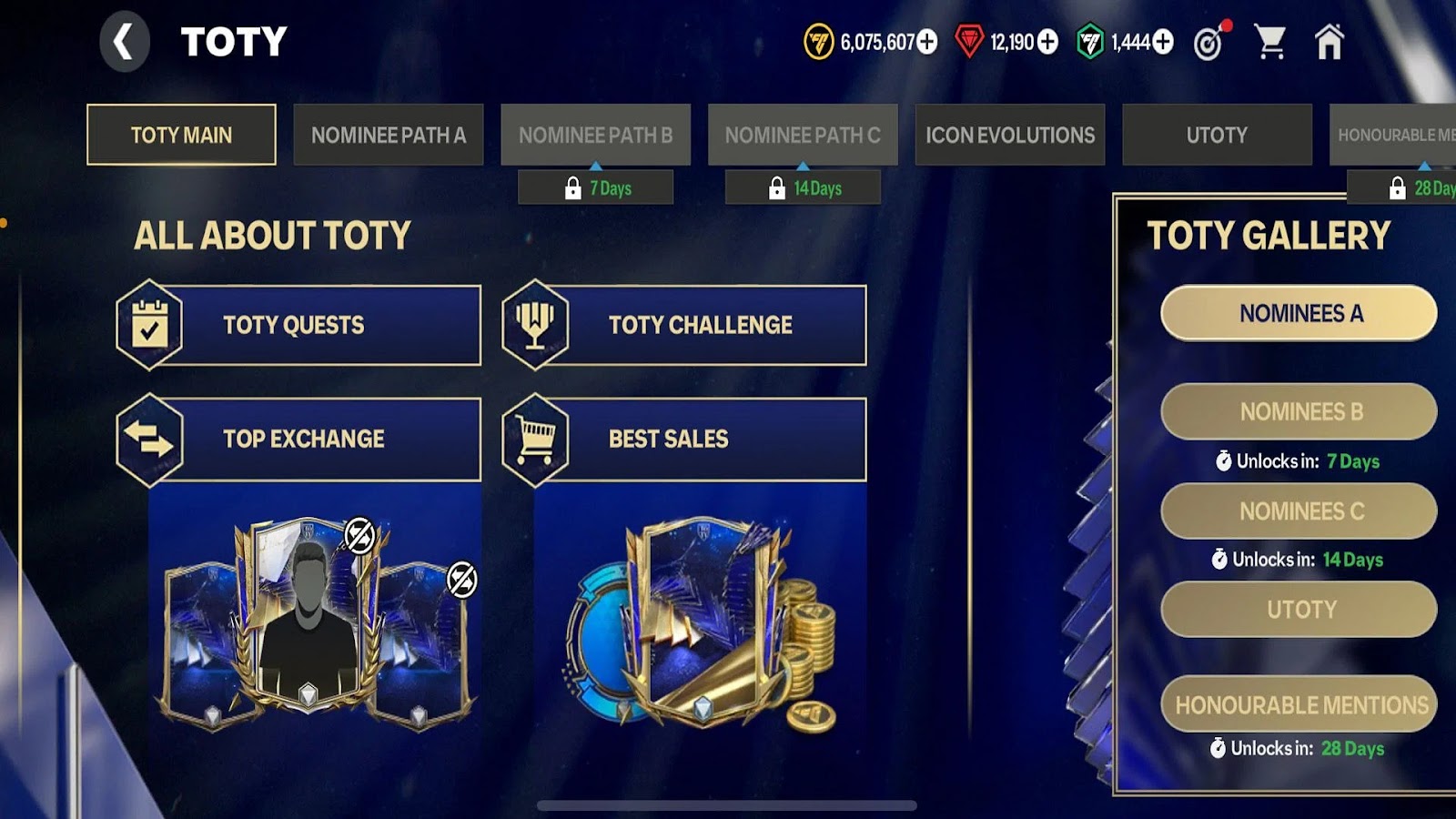Screen dimensions: 1456x819
Task: Return home via the house icon
Action: coord(1330,40)
